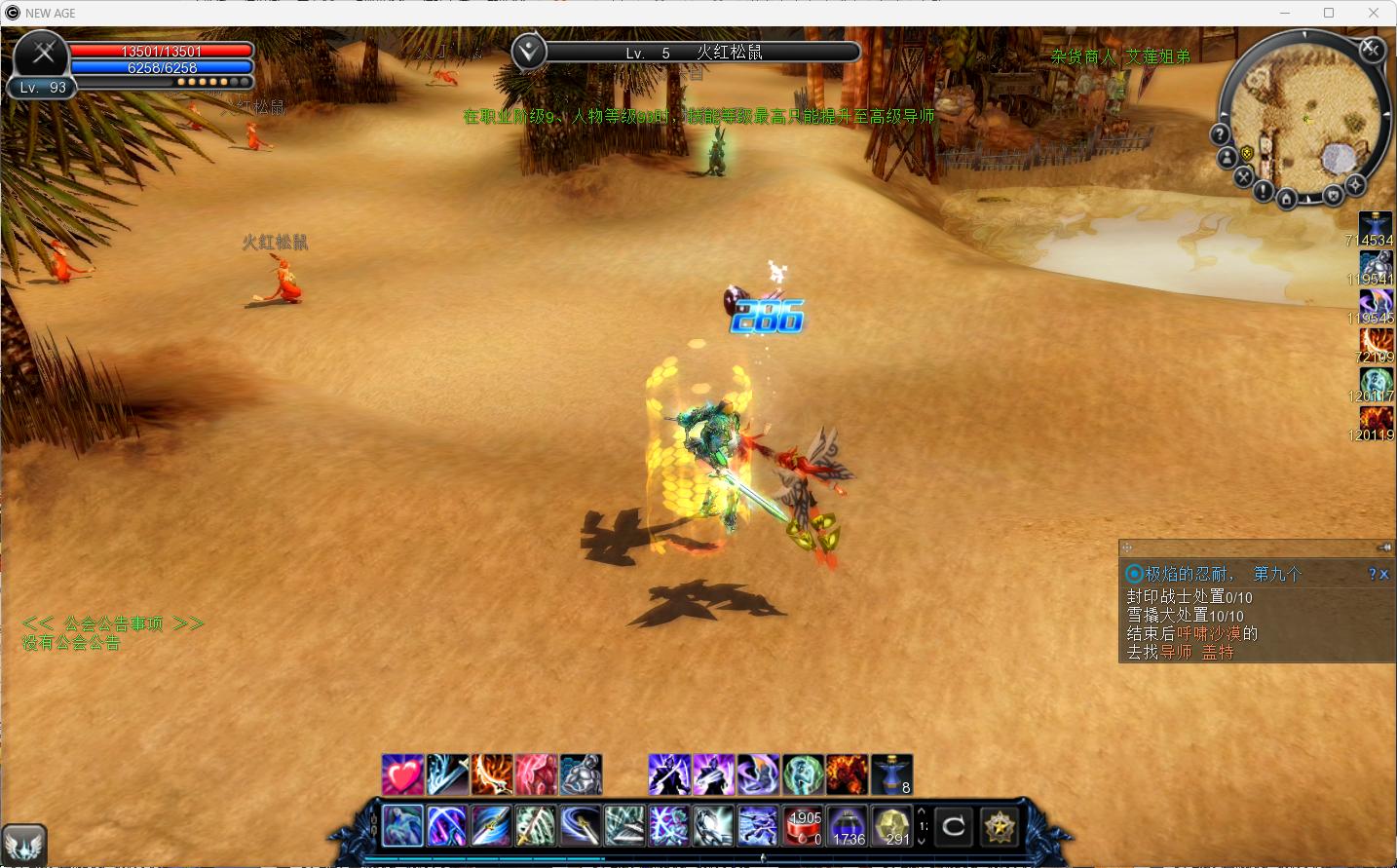Activate the fiery monster skill in upper bar
This screenshot has height=868, width=1397.
click(x=847, y=774)
